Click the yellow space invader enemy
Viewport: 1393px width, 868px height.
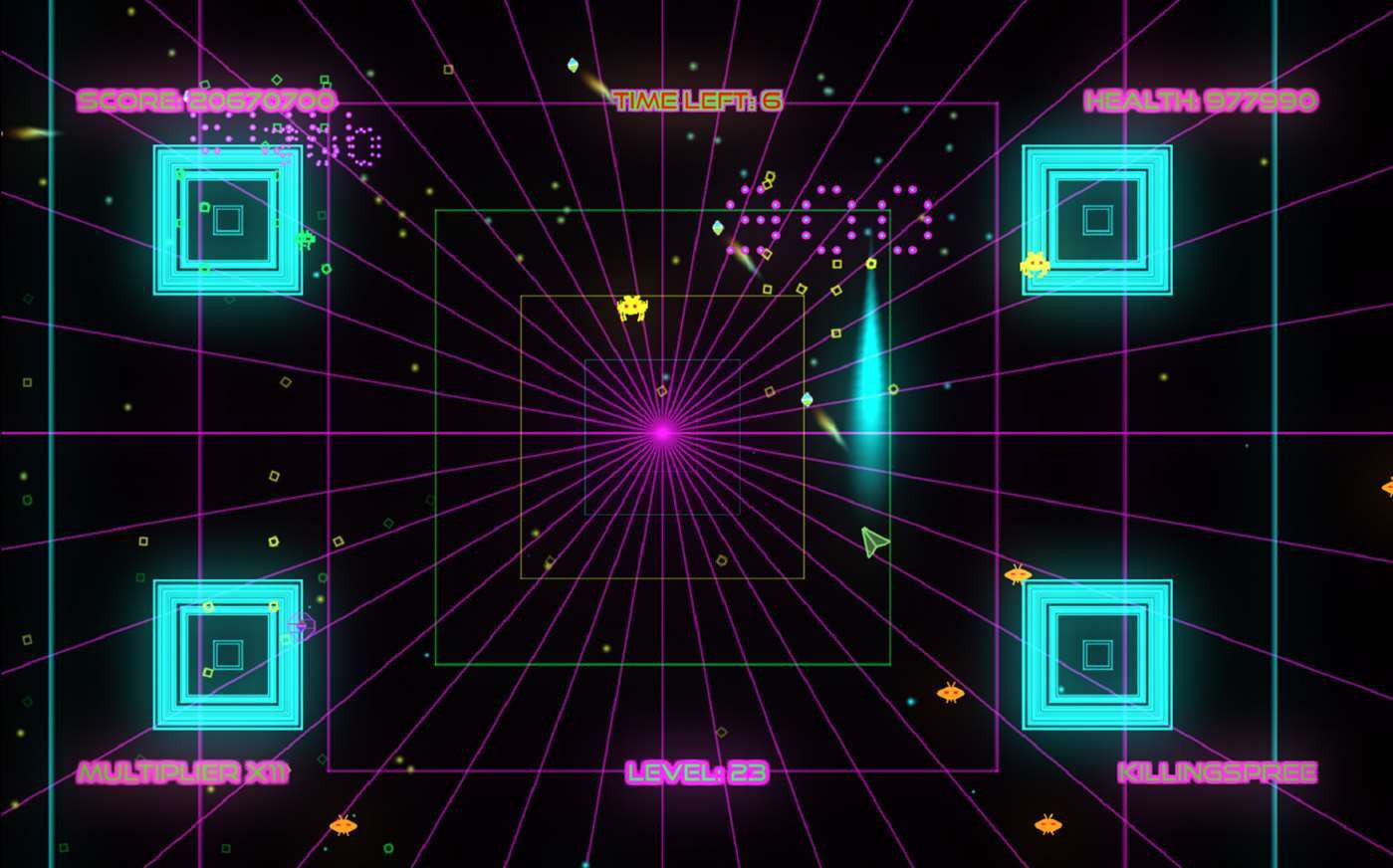click(634, 308)
